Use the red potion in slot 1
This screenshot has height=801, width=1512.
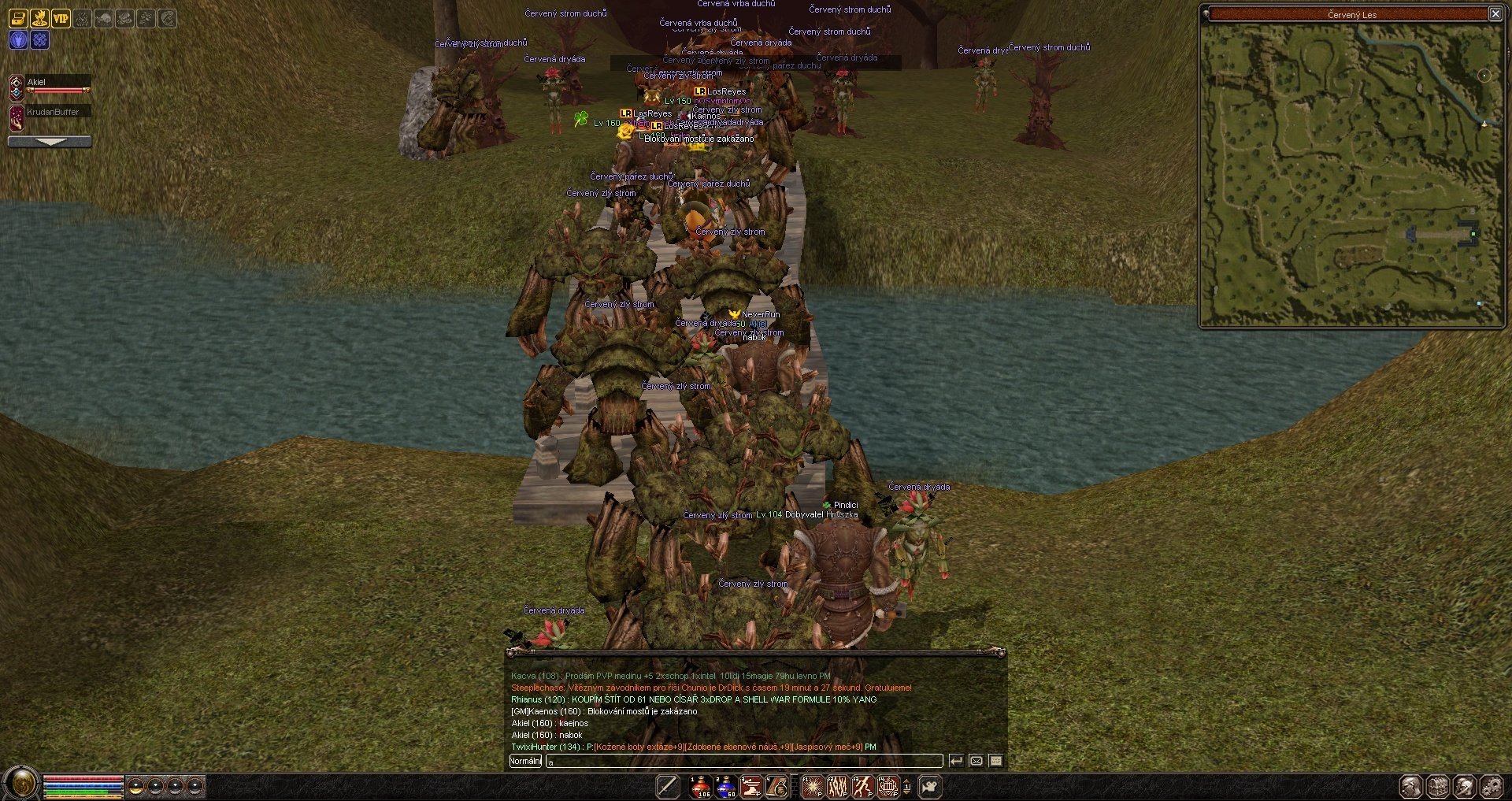700,786
